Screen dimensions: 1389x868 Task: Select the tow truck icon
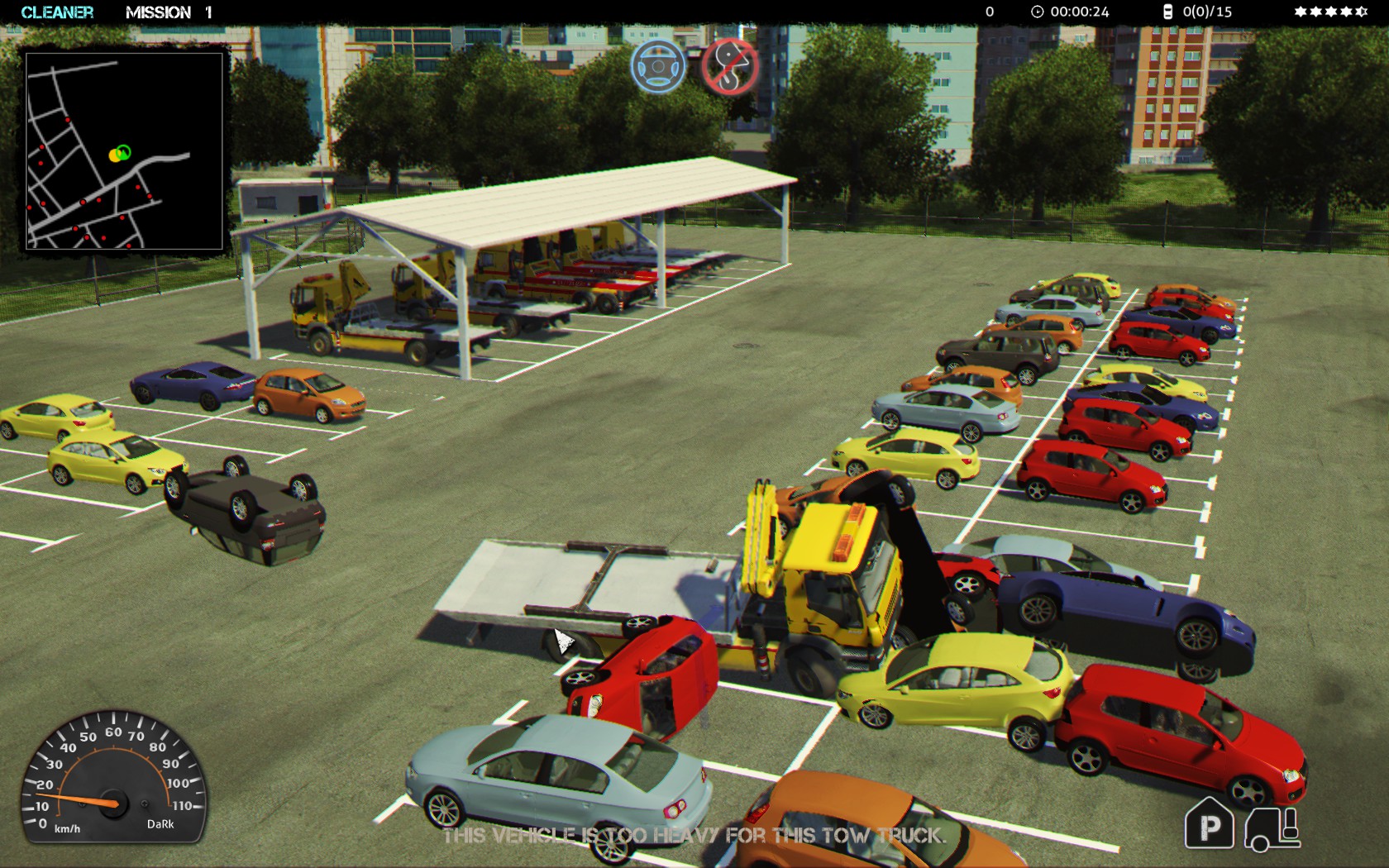pos(1272,827)
